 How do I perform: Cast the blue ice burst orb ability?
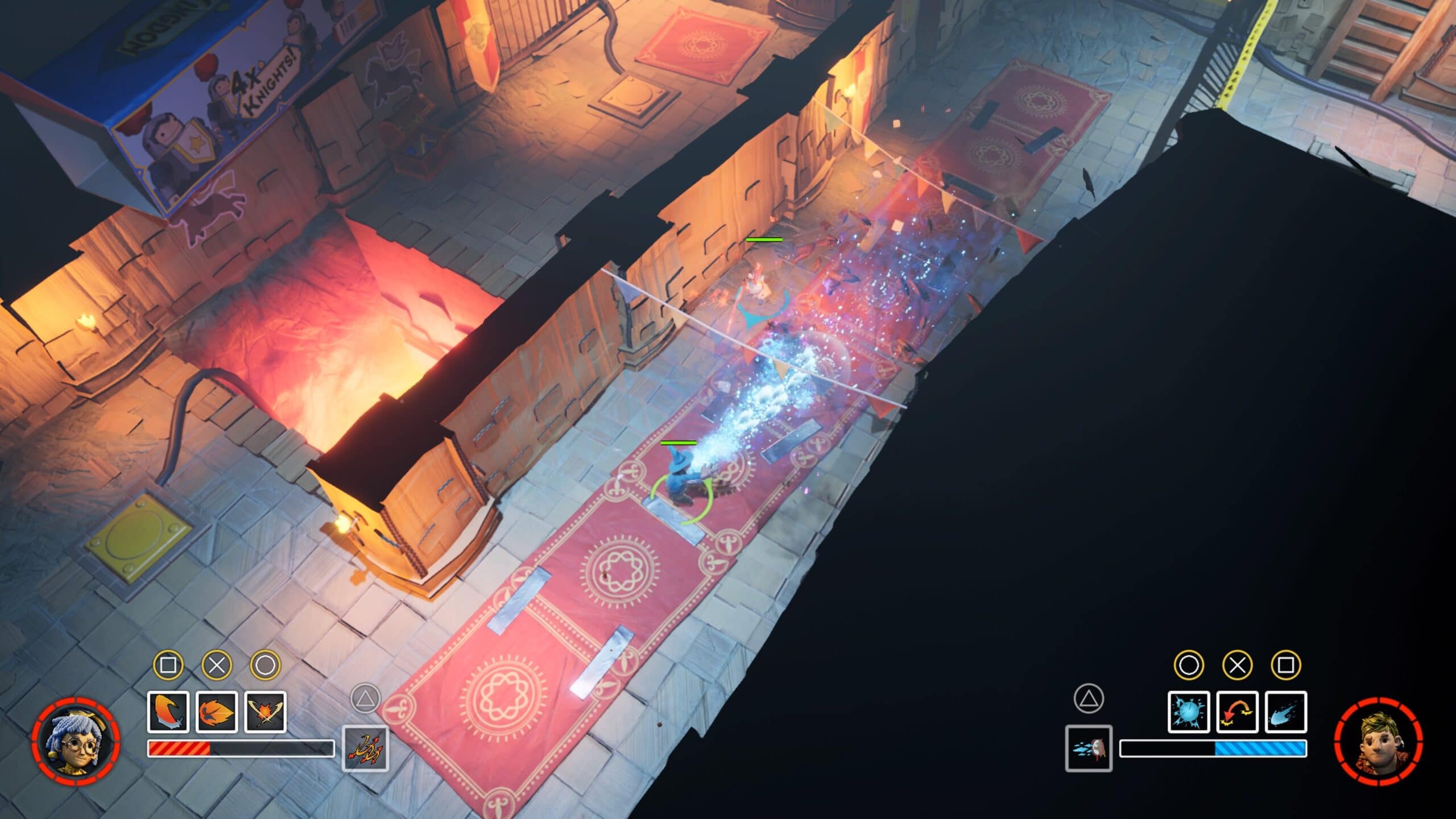(1189, 712)
